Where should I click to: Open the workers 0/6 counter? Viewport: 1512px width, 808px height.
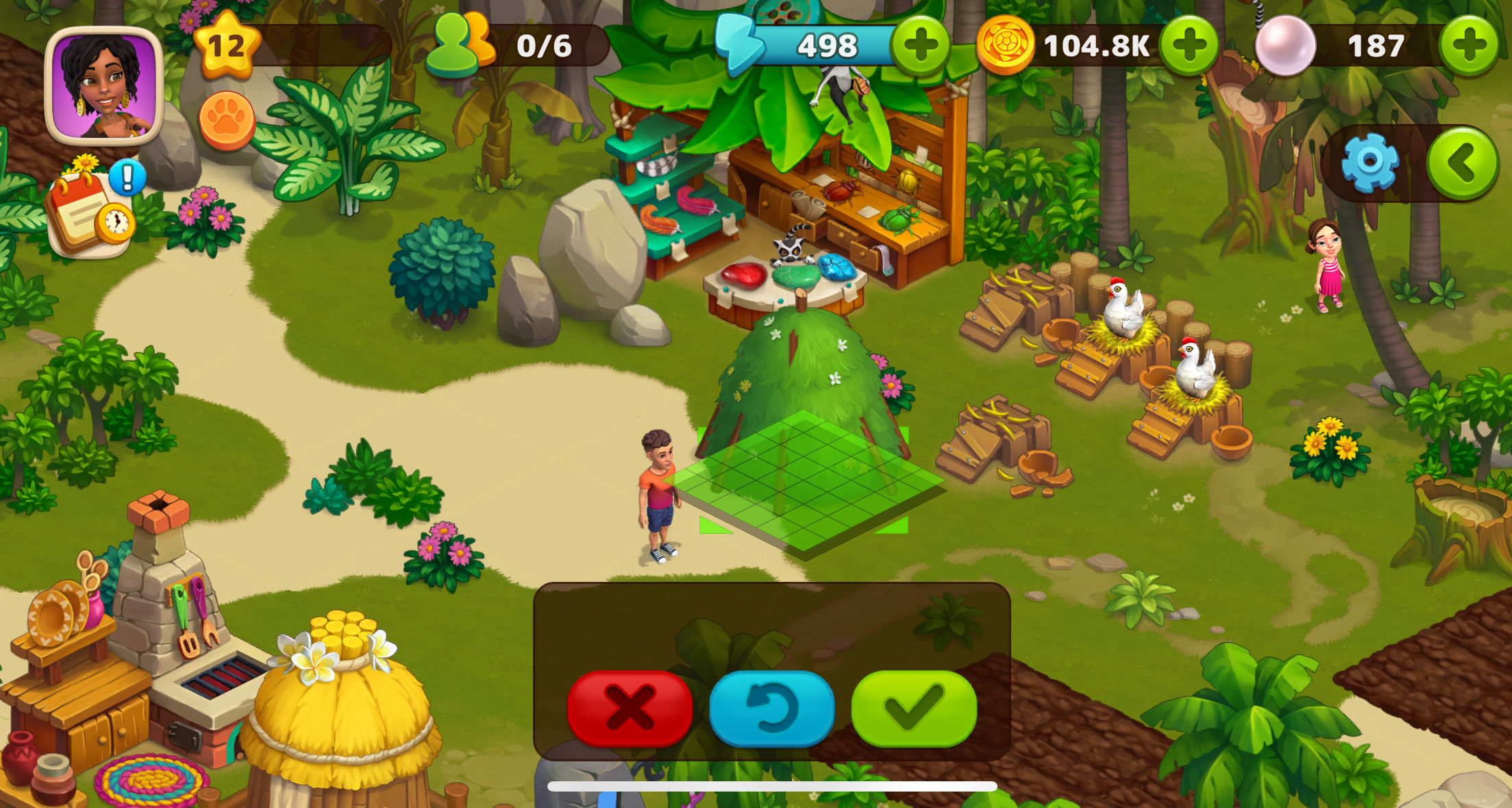(521, 46)
